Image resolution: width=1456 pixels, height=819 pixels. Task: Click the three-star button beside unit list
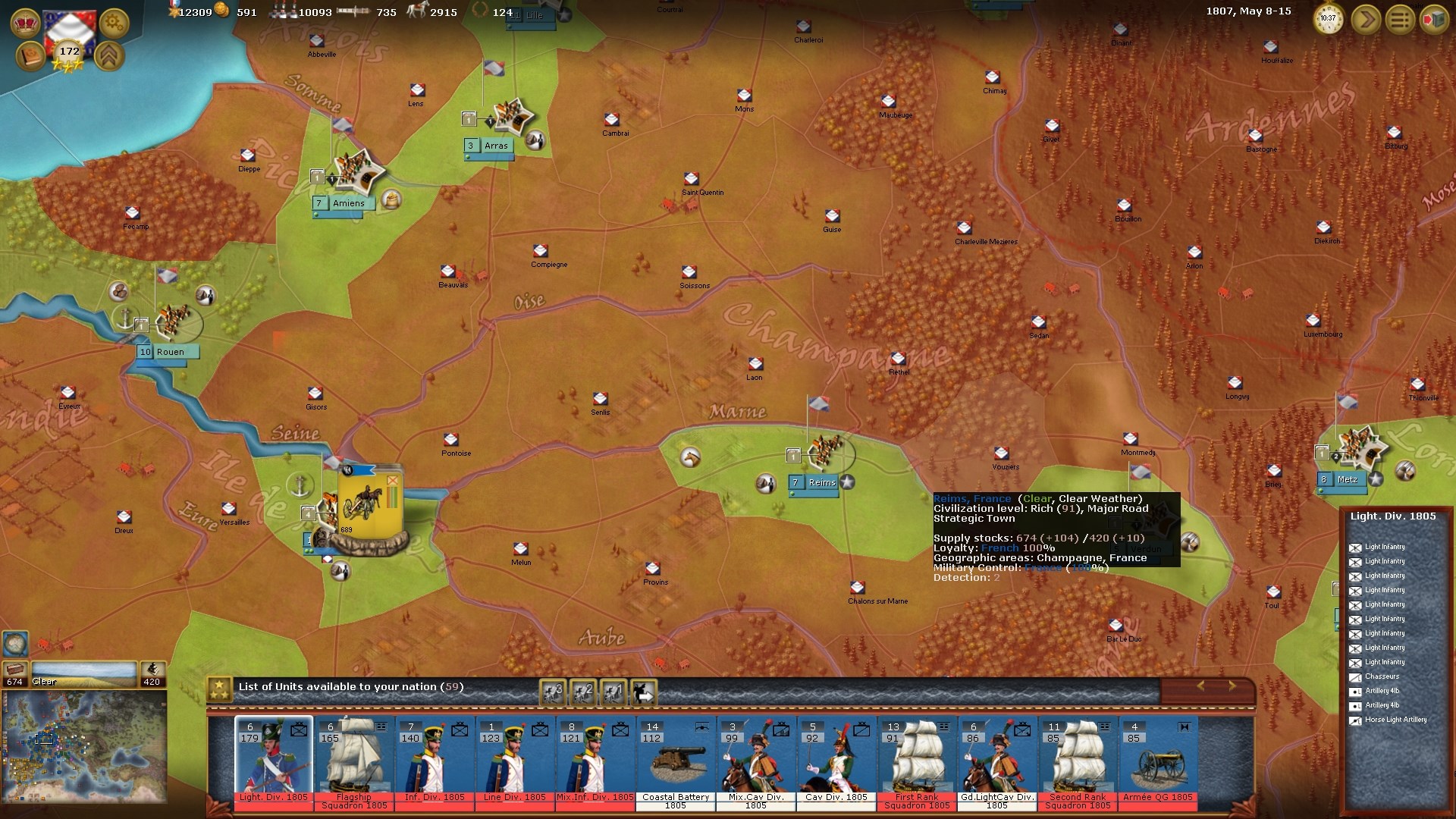(220, 689)
